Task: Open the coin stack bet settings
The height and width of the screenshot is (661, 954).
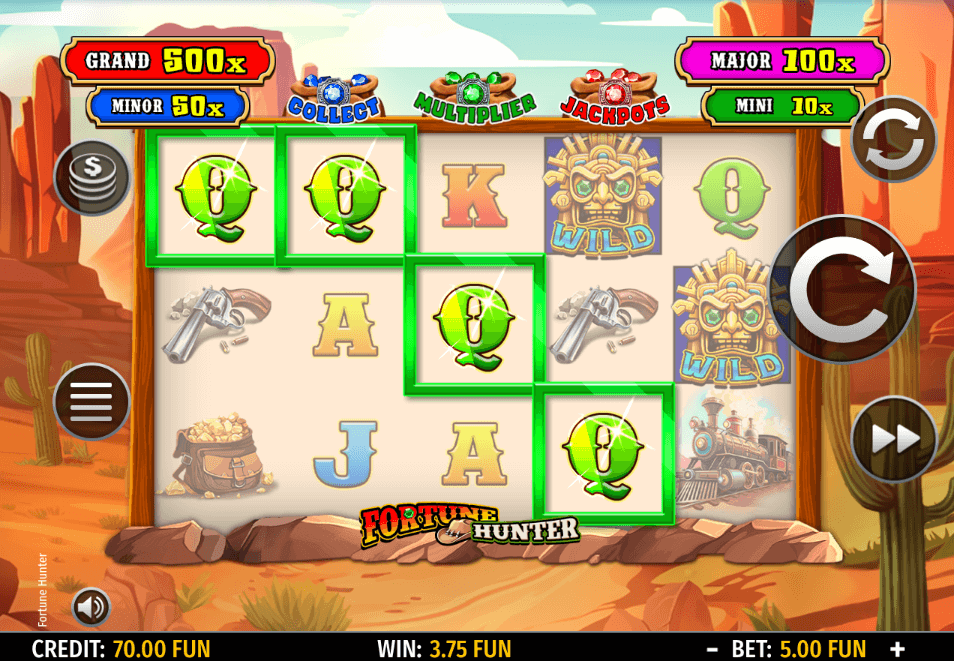Action: [x=92, y=179]
